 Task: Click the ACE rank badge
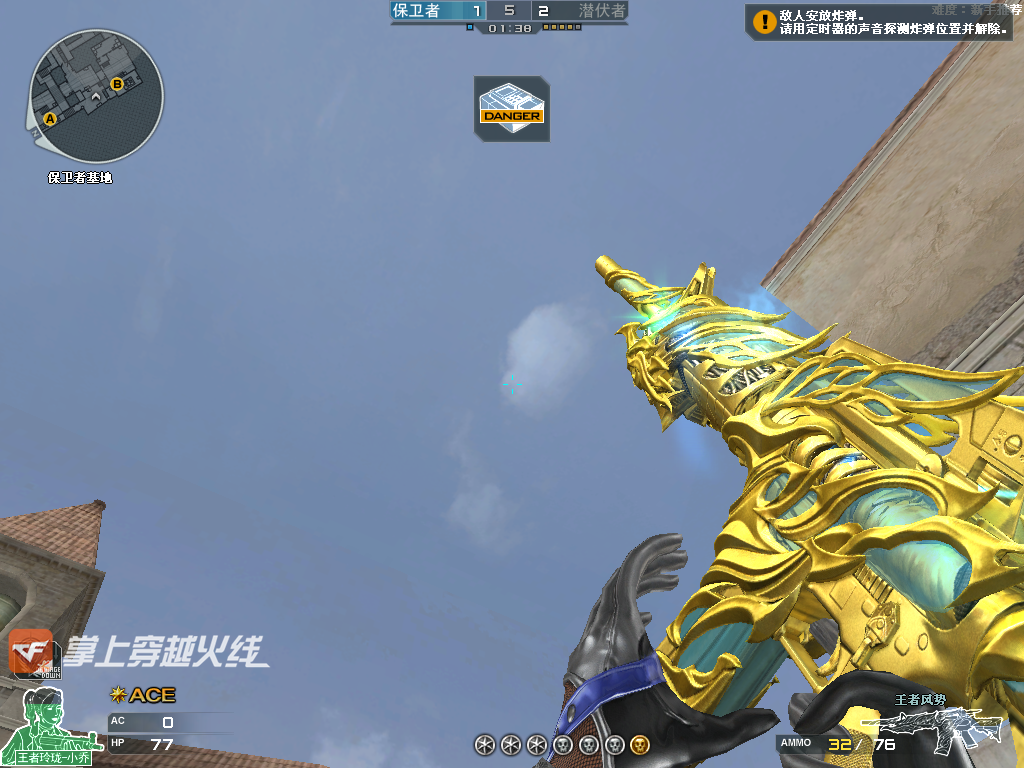click(143, 695)
